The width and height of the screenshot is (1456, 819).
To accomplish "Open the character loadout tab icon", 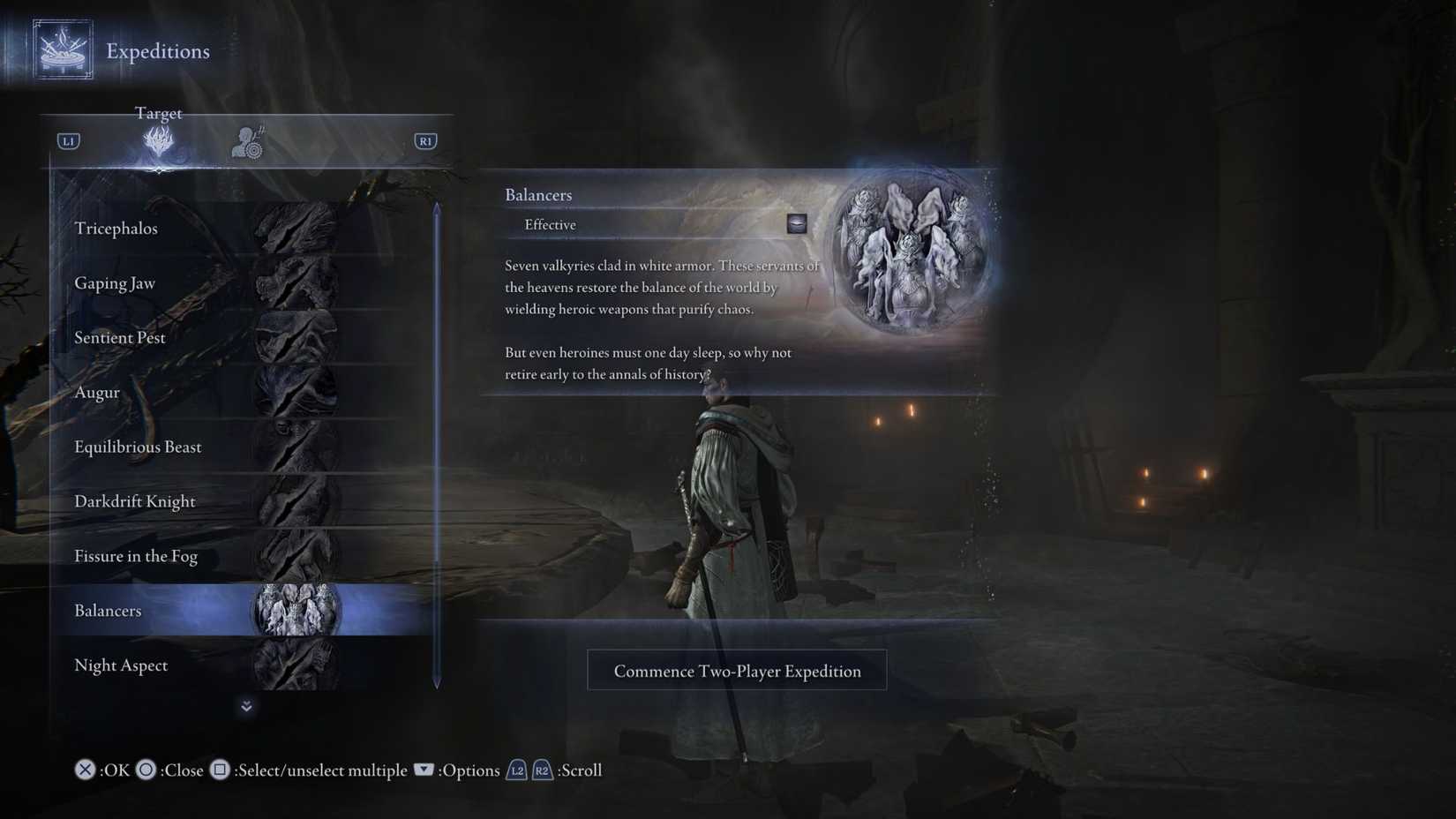I will pos(248,139).
